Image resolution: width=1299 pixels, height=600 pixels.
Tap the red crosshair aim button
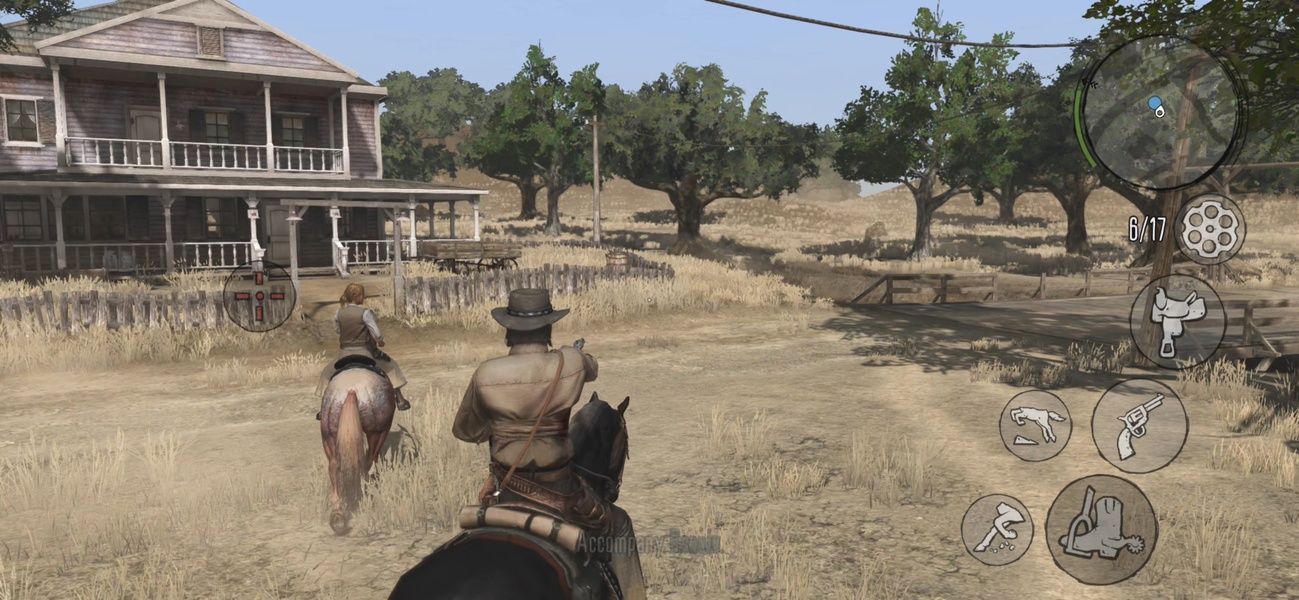tap(259, 295)
